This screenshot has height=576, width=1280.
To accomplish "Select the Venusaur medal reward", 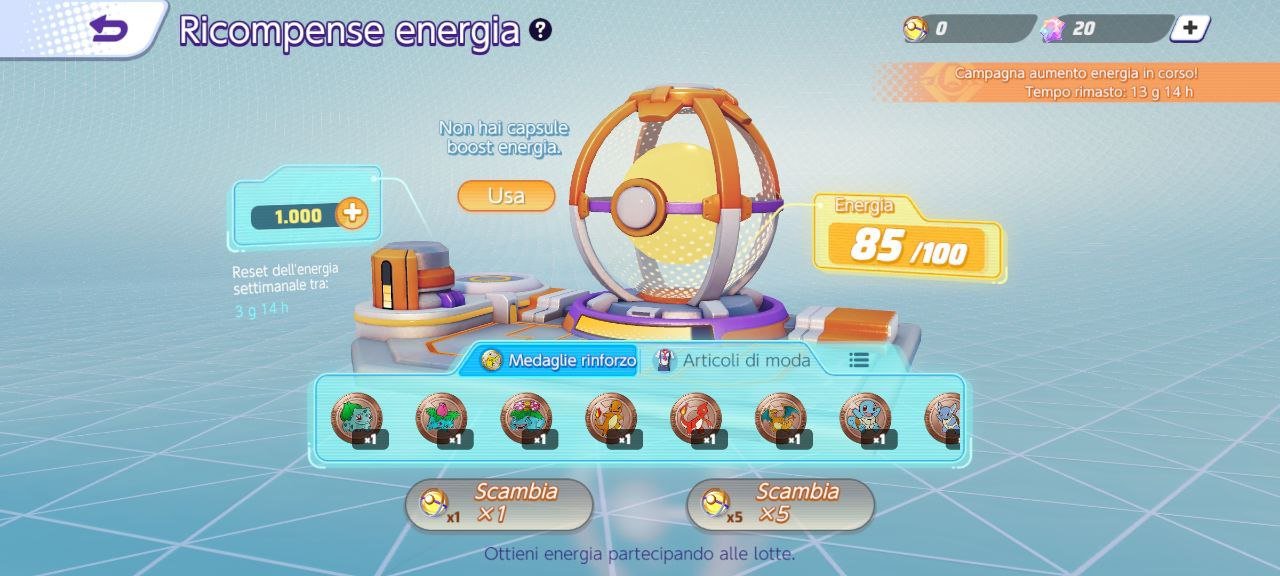I will click(x=527, y=418).
